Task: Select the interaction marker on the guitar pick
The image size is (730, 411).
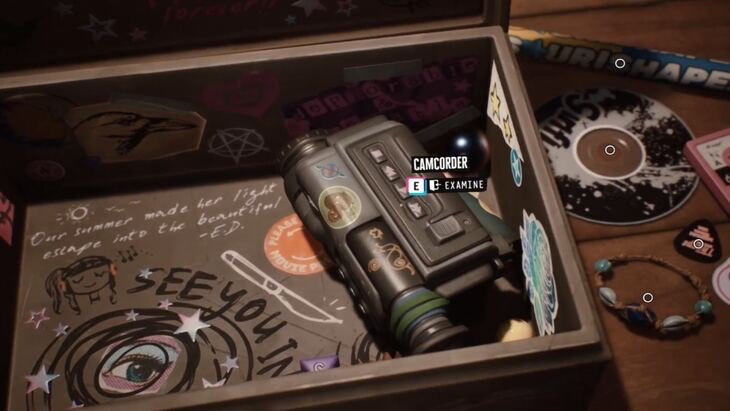Action: pyautogui.click(x=698, y=244)
